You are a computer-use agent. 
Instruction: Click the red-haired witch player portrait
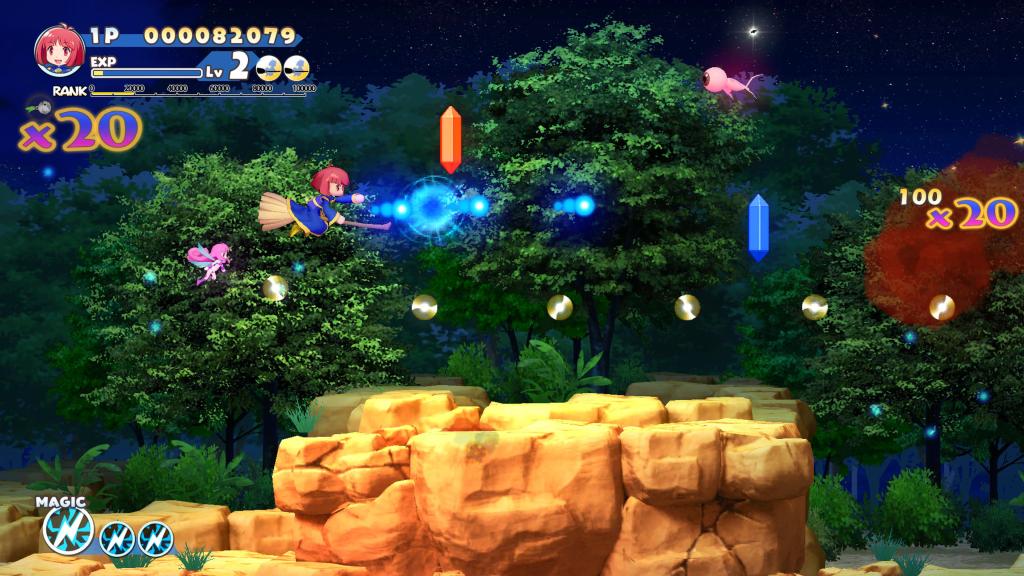coord(60,51)
